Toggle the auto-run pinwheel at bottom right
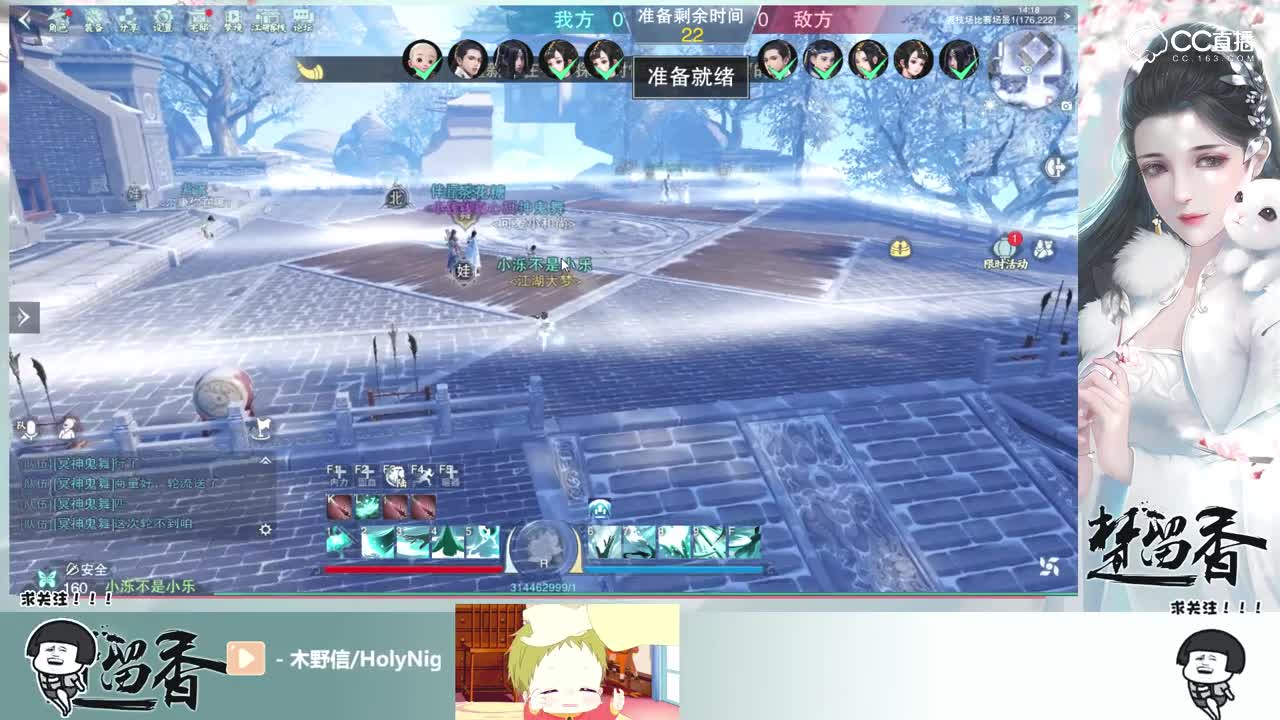1280x720 pixels. [1049, 565]
